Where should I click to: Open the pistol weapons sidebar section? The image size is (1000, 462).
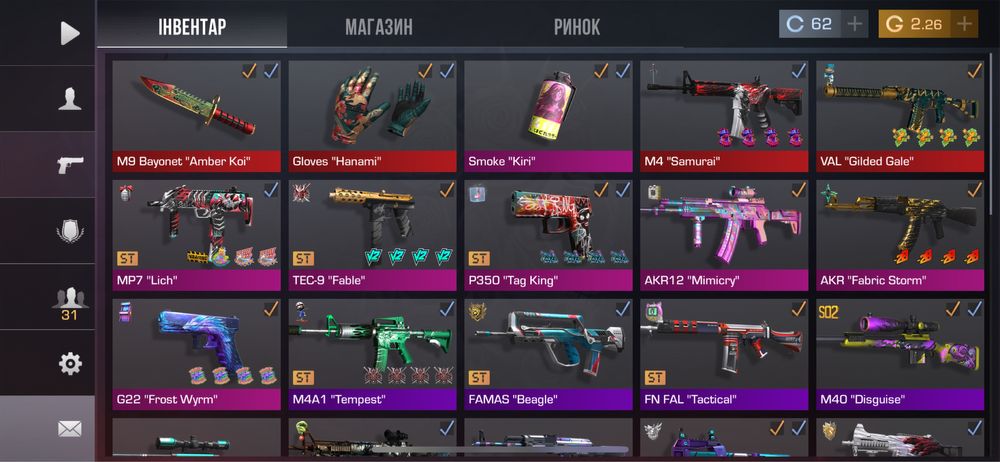(69, 165)
